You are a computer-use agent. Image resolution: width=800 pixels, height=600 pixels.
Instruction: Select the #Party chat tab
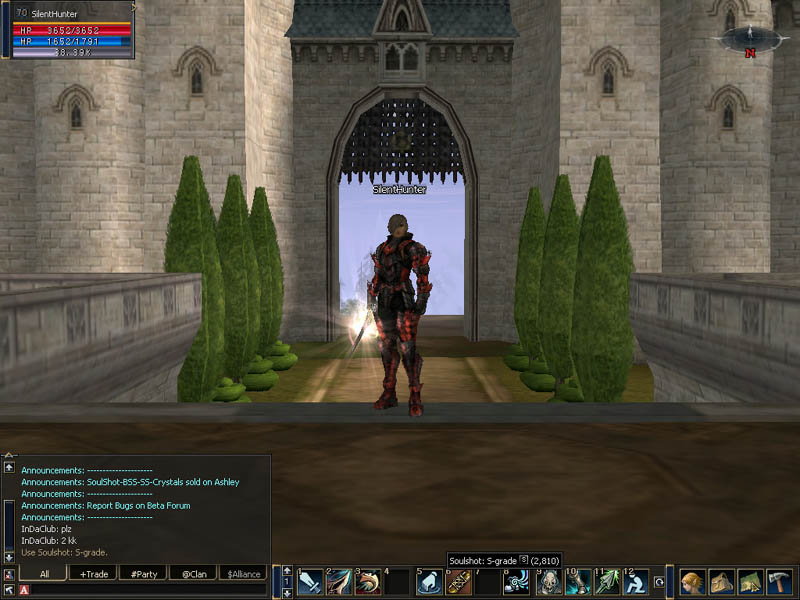144,574
